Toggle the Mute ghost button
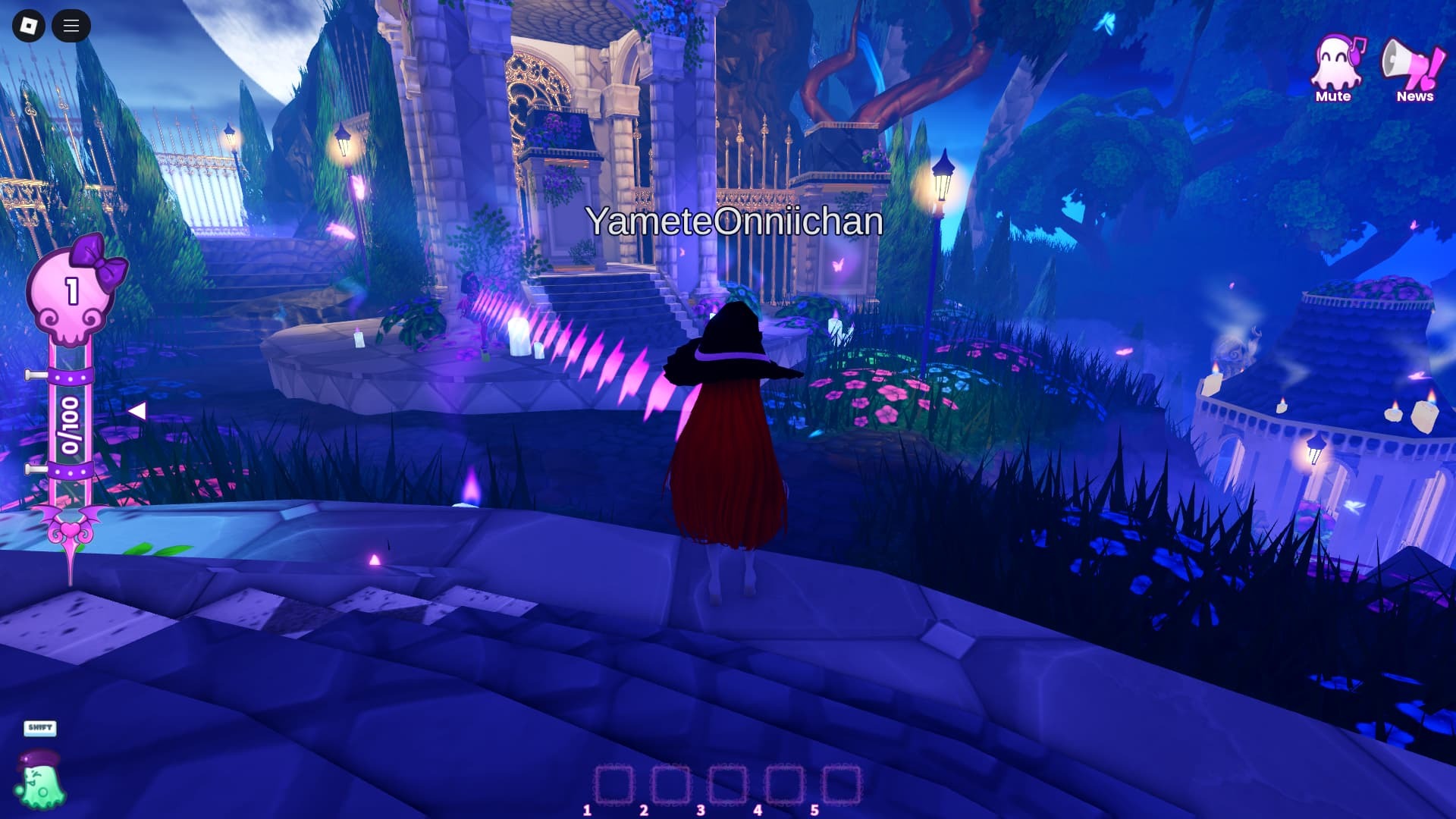Image resolution: width=1456 pixels, height=819 pixels. tap(1335, 68)
